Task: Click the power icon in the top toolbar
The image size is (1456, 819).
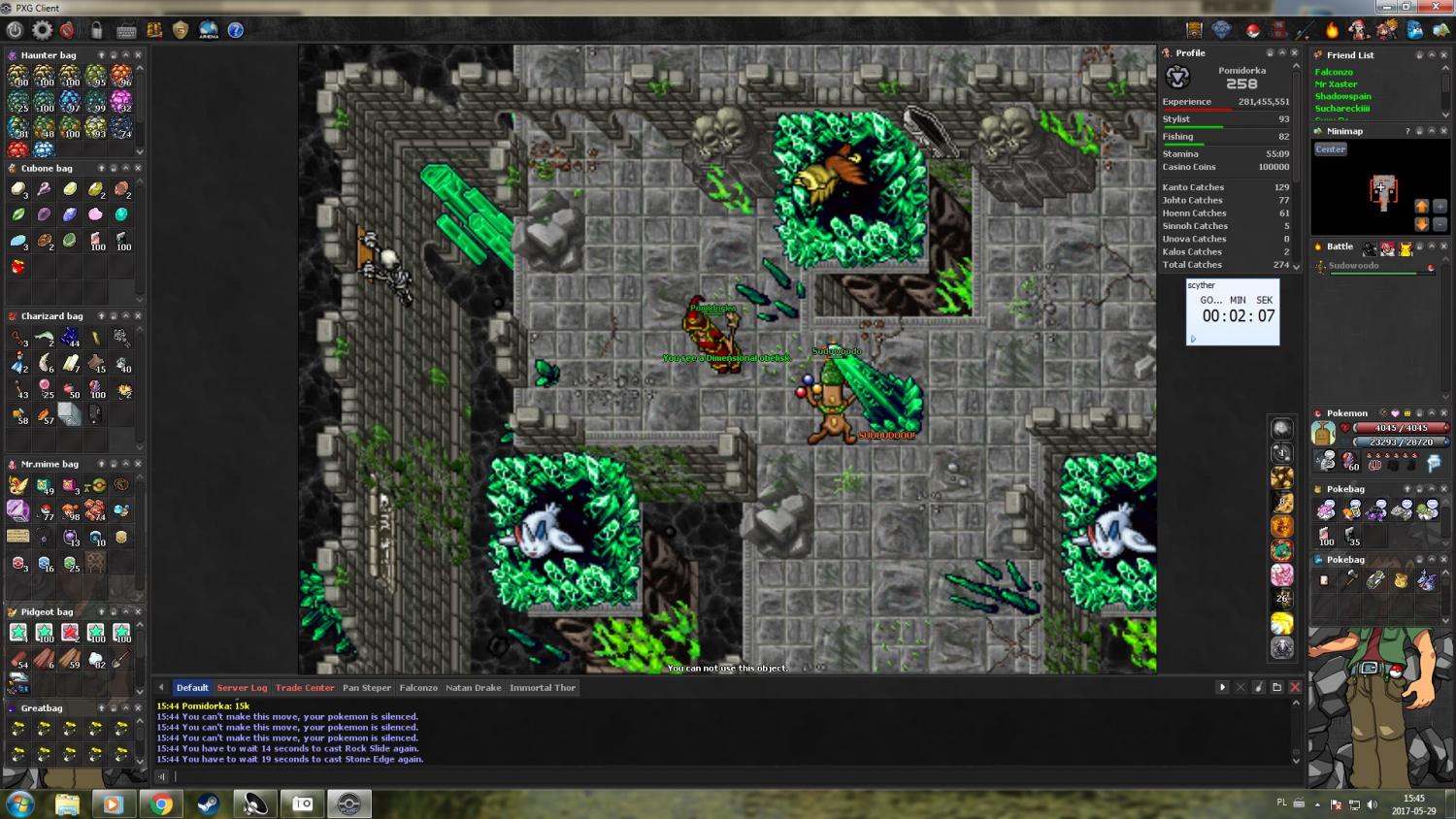Action: (x=15, y=30)
